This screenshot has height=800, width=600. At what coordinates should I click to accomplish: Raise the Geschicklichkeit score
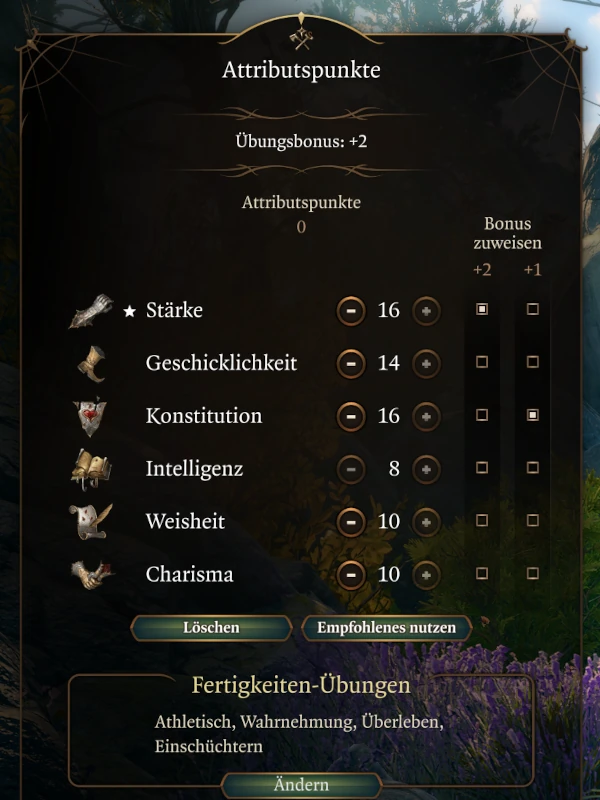click(426, 363)
